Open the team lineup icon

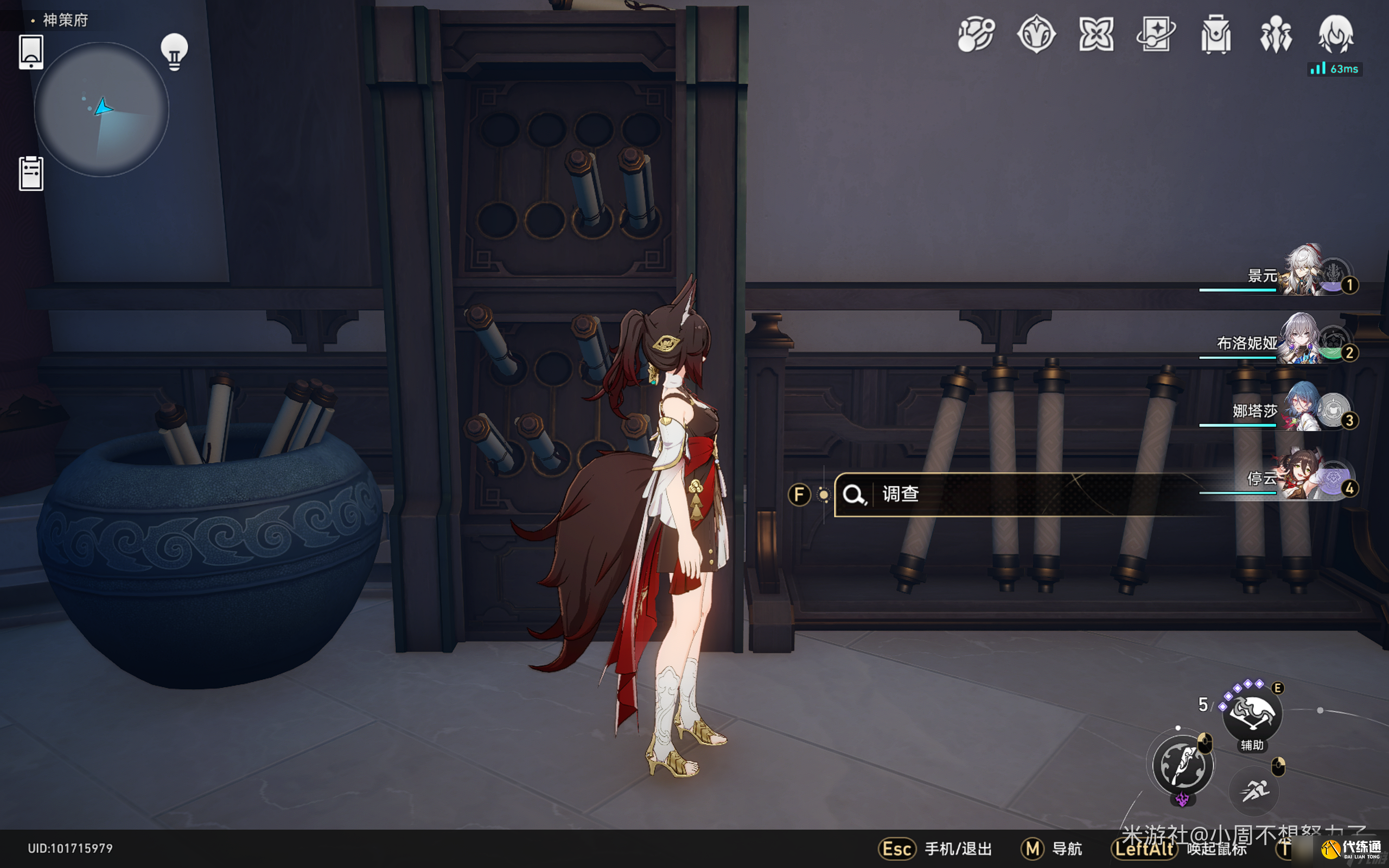point(1276,34)
